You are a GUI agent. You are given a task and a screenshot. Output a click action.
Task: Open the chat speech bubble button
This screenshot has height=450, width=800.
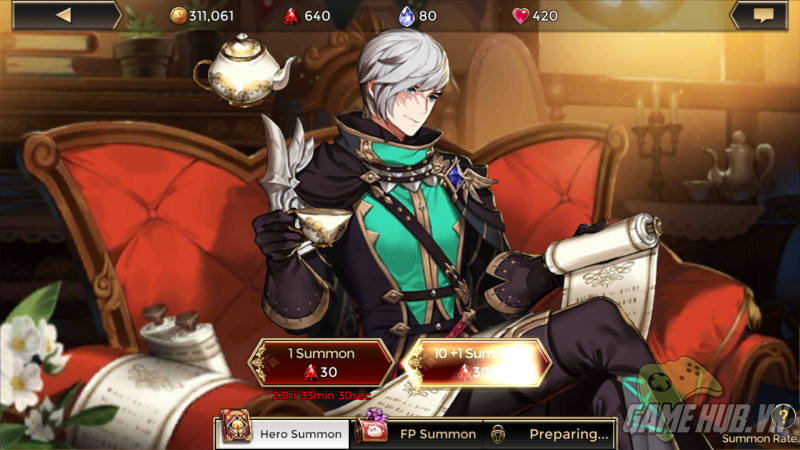763,15
